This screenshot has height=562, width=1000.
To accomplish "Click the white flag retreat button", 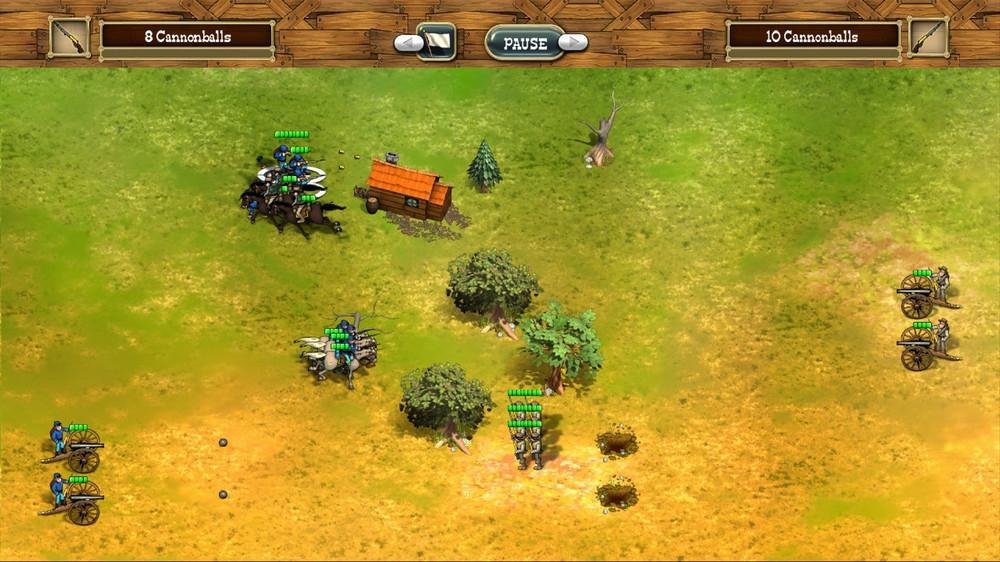I will 436,42.
